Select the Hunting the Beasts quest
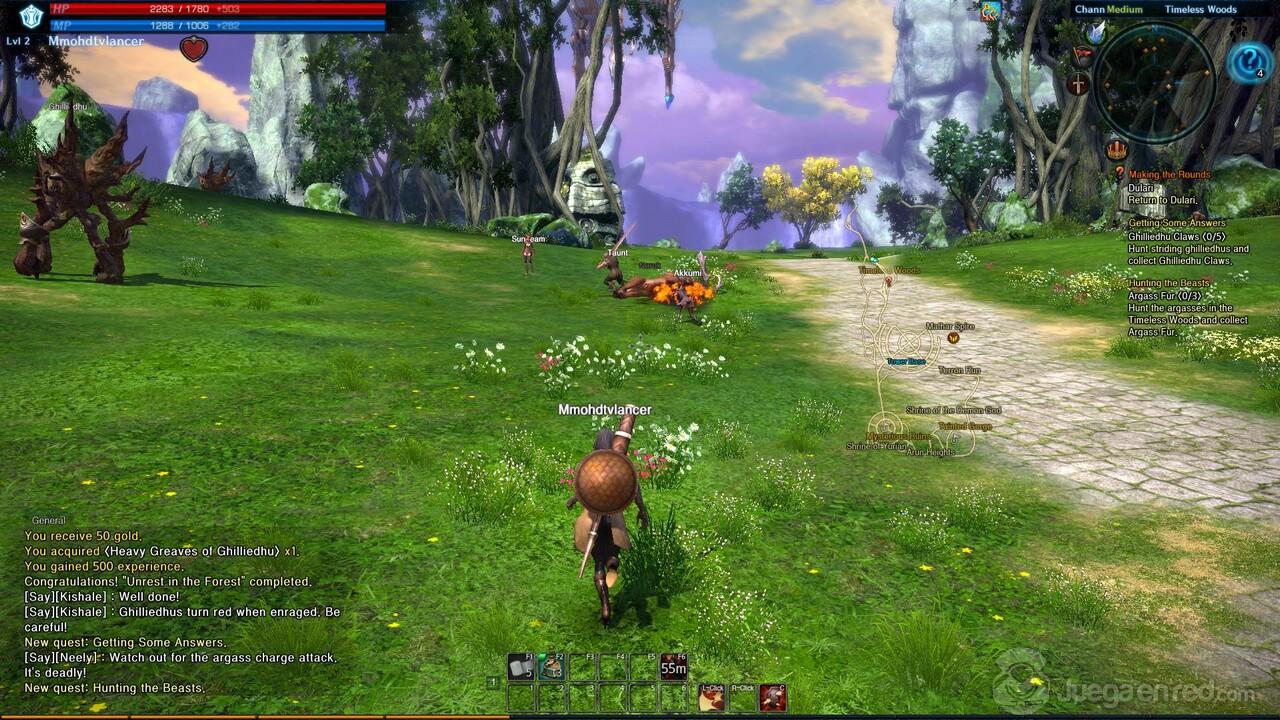 (x=1169, y=283)
